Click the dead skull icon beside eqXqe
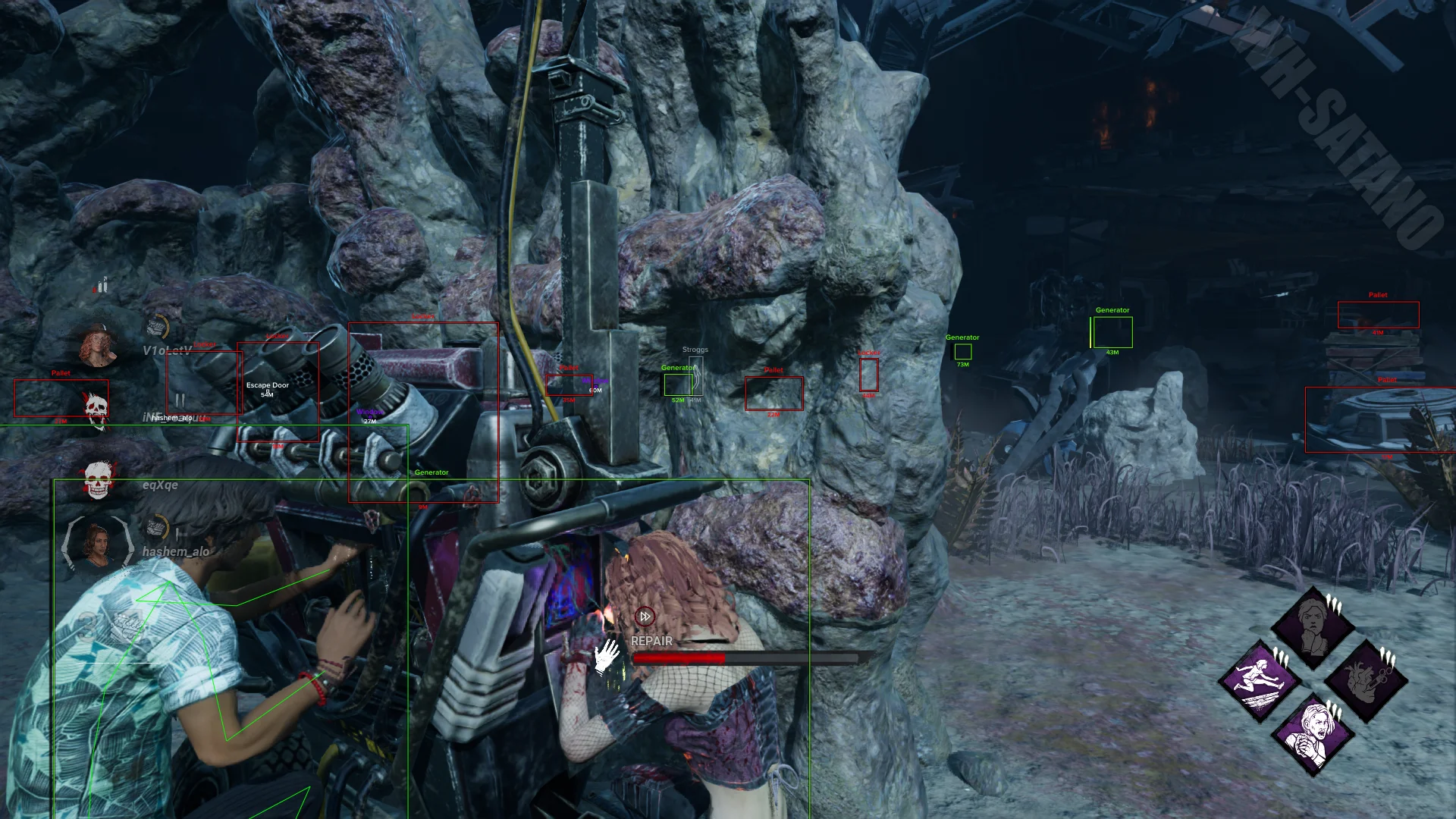Image resolution: width=1456 pixels, height=819 pixels. 97,479
